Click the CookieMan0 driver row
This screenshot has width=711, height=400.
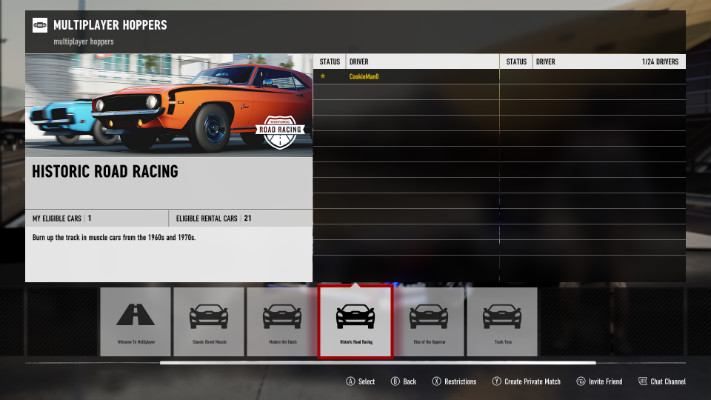pyautogui.click(x=406, y=77)
